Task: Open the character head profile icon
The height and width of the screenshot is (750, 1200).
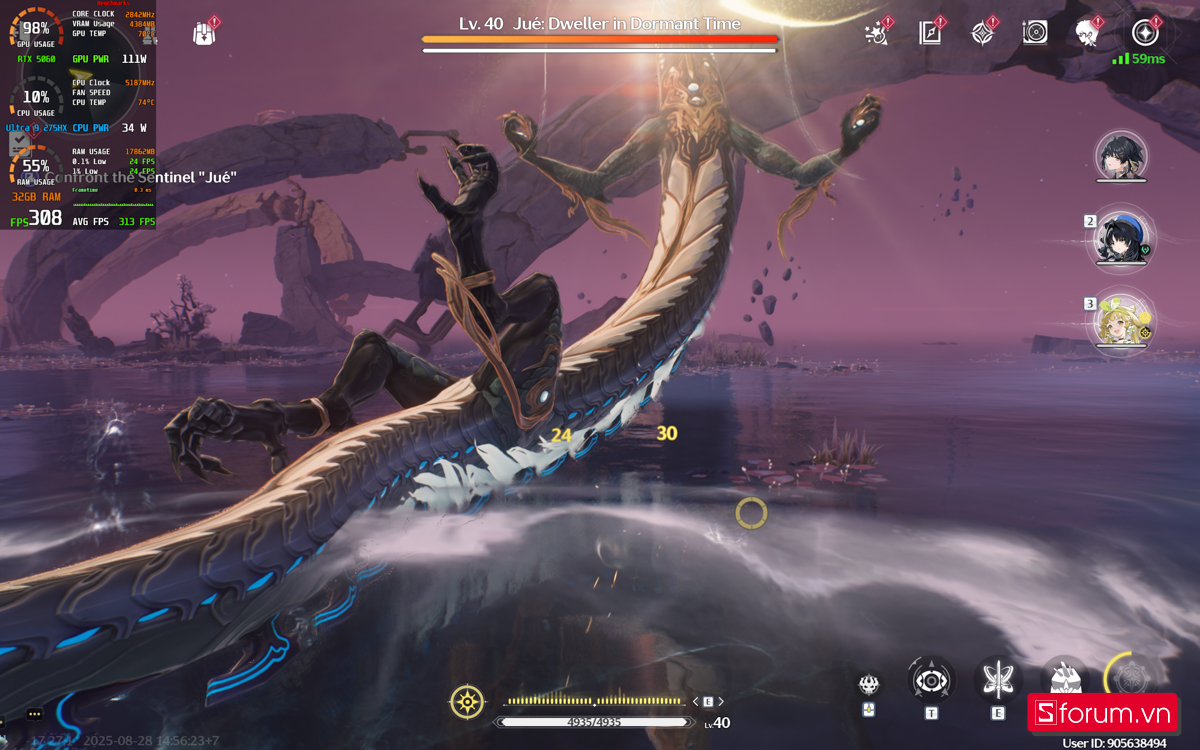Action: (x=1088, y=32)
